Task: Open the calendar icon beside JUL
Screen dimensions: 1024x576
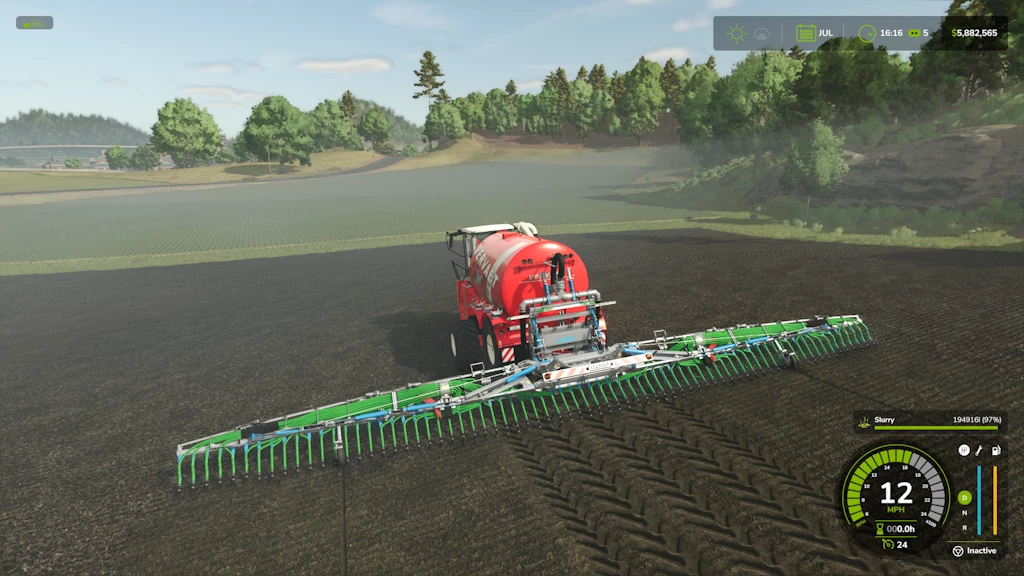Action: click(x=805, y=33)
